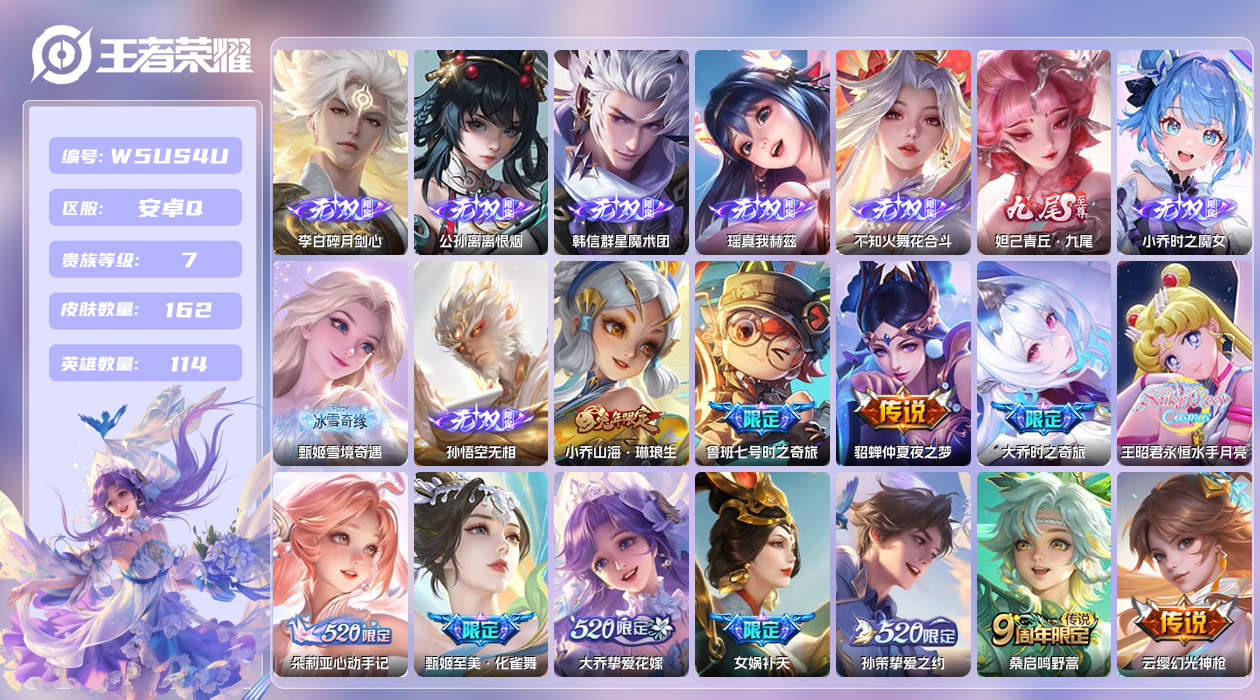Viewport: 1260px width, 700px height.
Task: Select the 朵莉亚心动手记 skin card
Action: [x=340, y=574]
